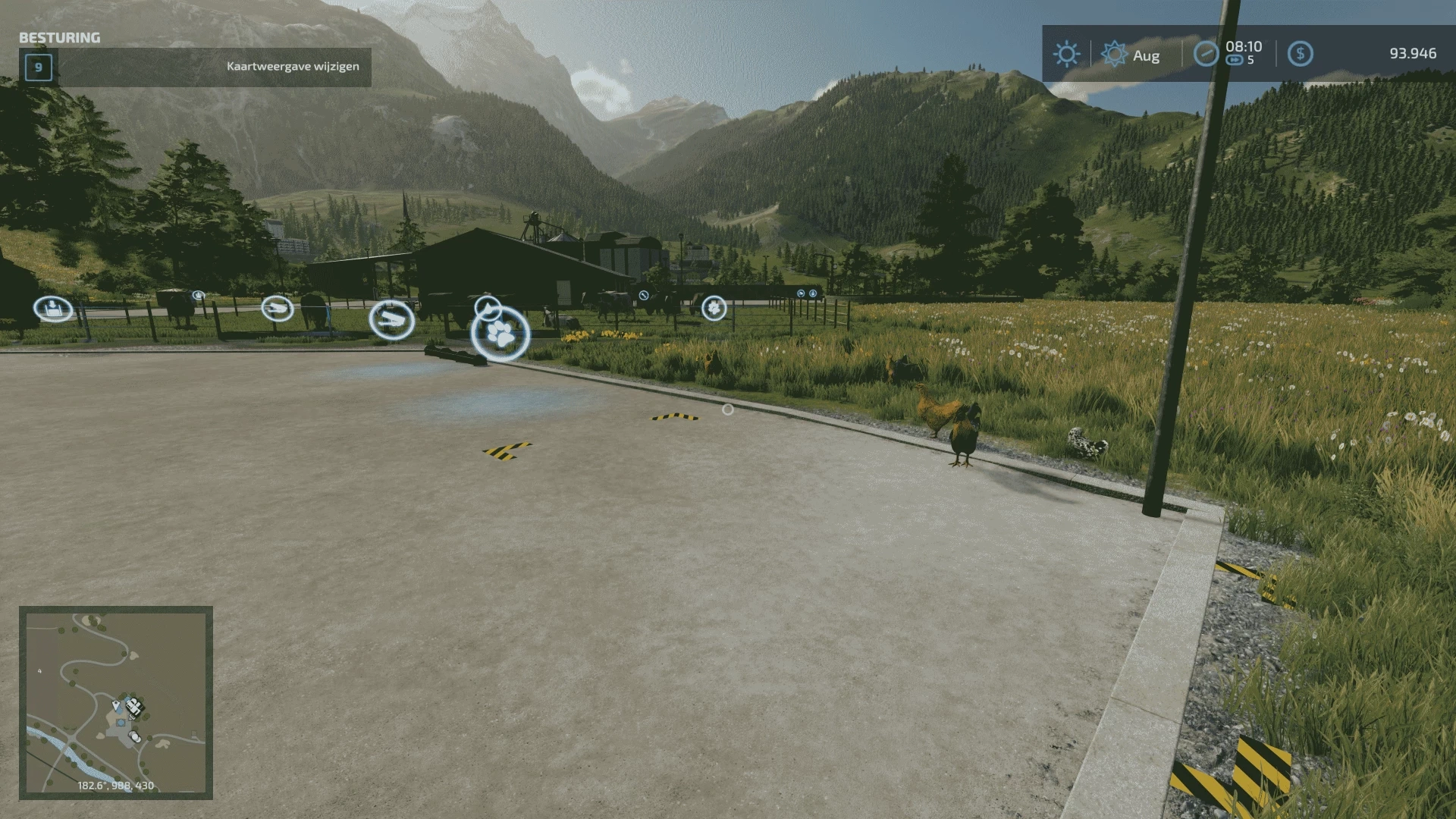1456x819 pixels.
Task: Open the minimap in the corner
Action: pos(115,702)
